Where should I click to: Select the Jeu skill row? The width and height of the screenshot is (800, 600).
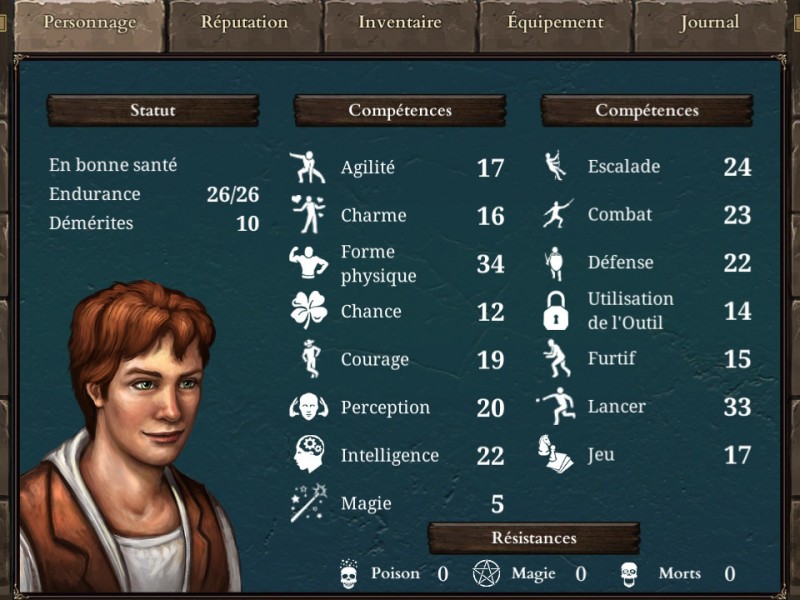point(601,455)
